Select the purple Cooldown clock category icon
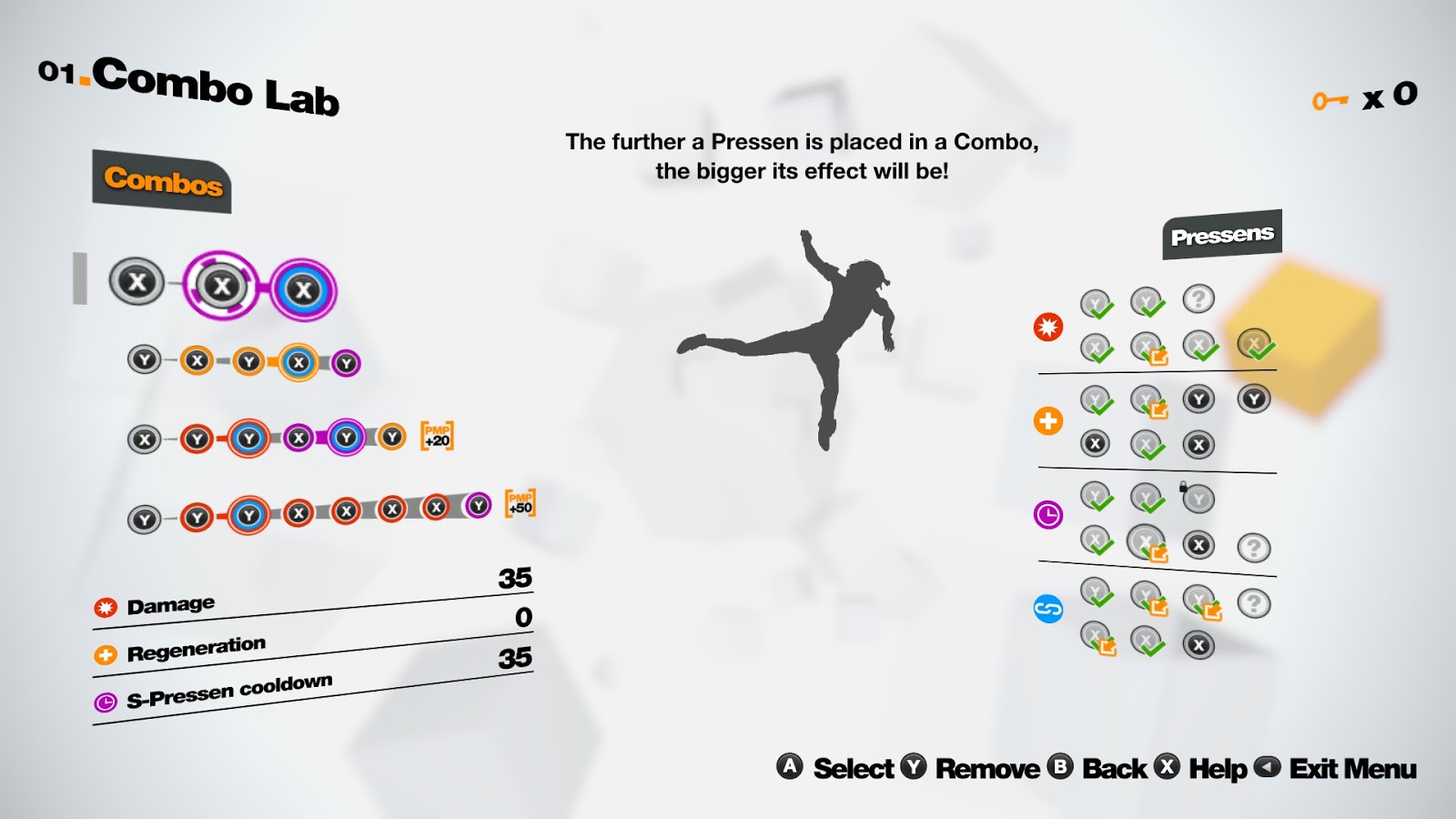Screen dimensions: 1456x819 (x=1047, y=512)
